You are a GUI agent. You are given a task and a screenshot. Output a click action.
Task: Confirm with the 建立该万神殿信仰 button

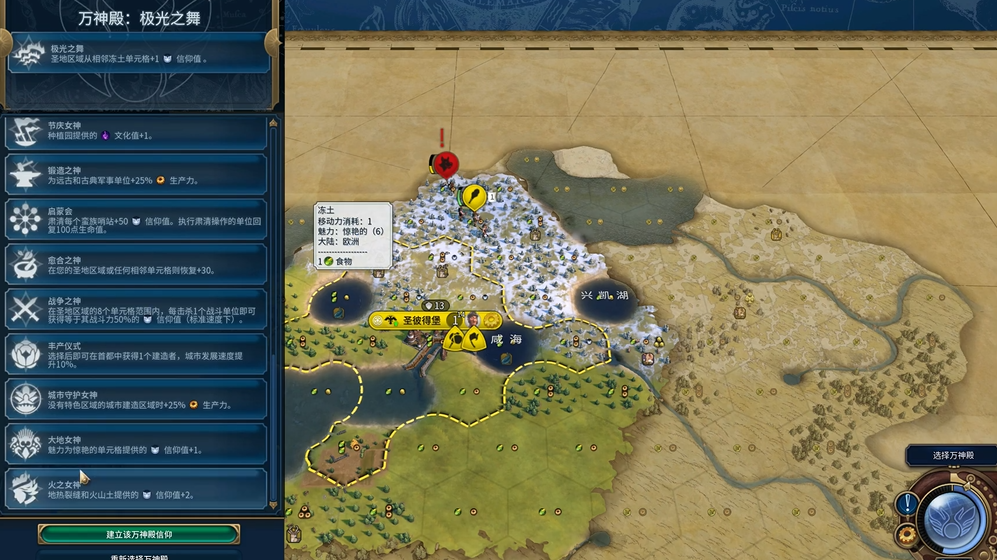pyautogui.click(x=139, y=535)
